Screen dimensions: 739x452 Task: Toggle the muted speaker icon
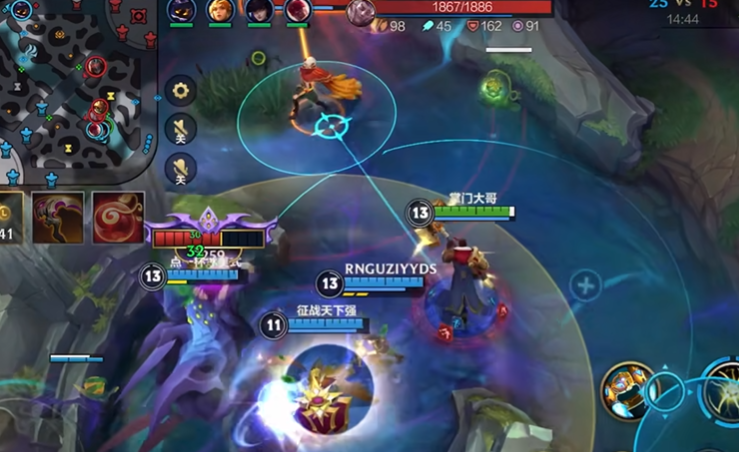(181, 129)
